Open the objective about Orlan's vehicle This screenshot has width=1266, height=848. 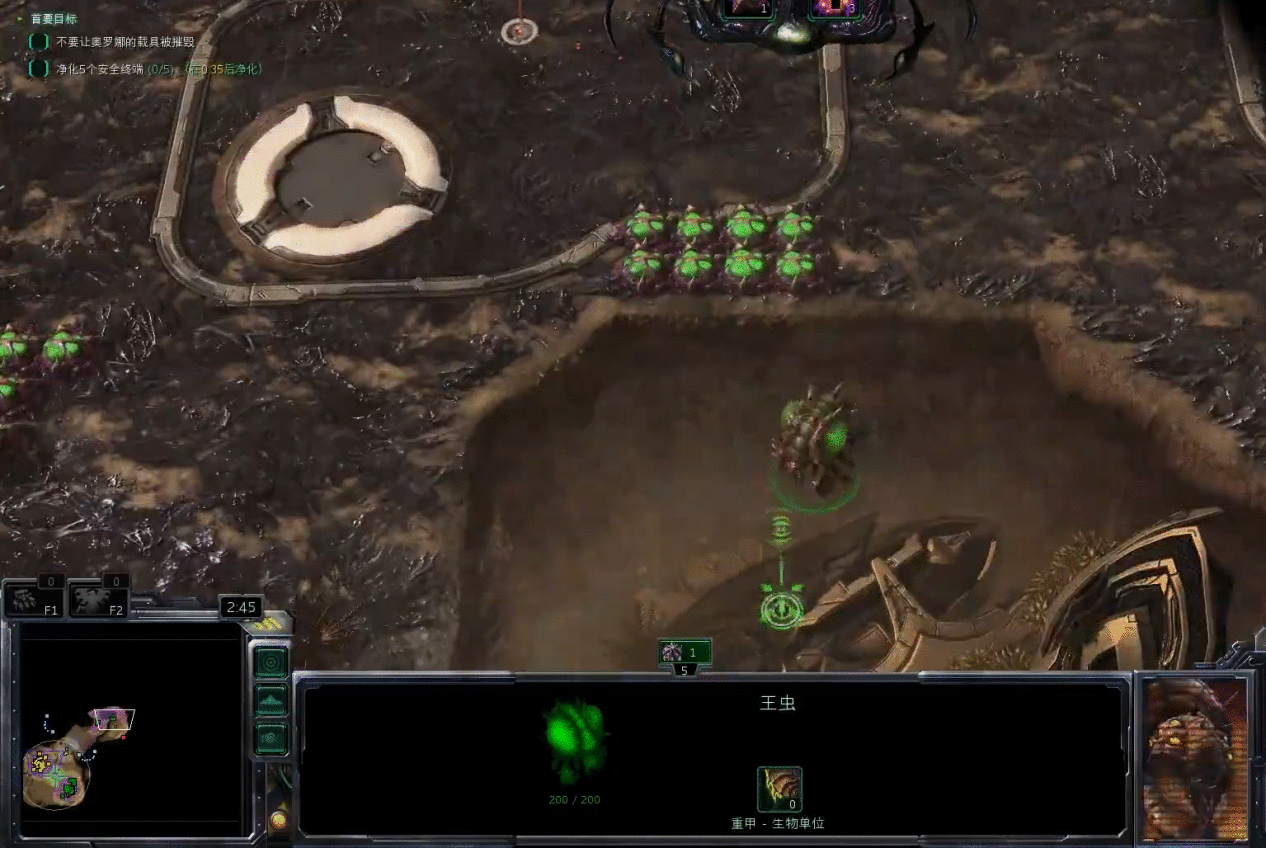[x=125, y=43]
